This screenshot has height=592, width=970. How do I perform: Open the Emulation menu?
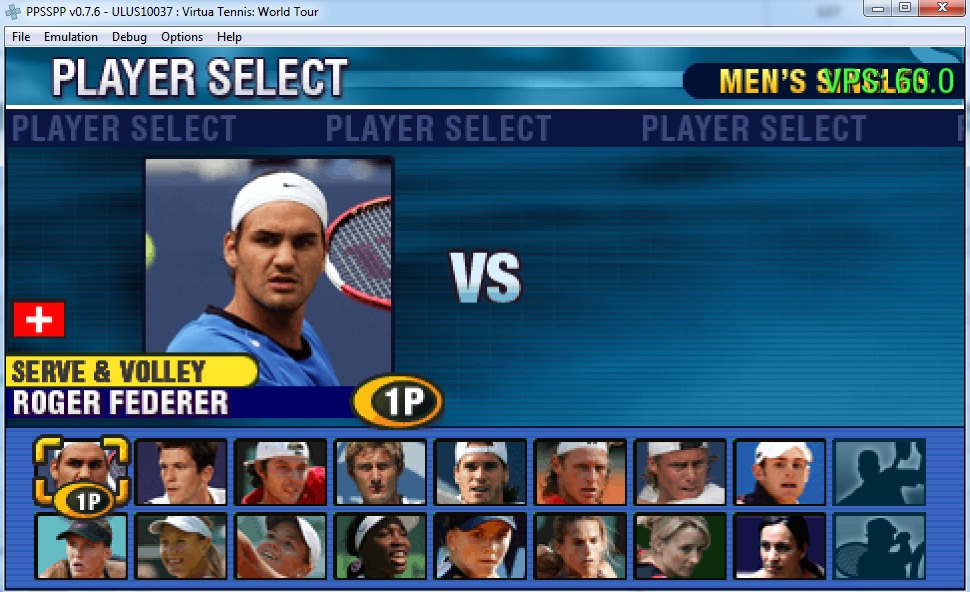[x=71, y=37]
